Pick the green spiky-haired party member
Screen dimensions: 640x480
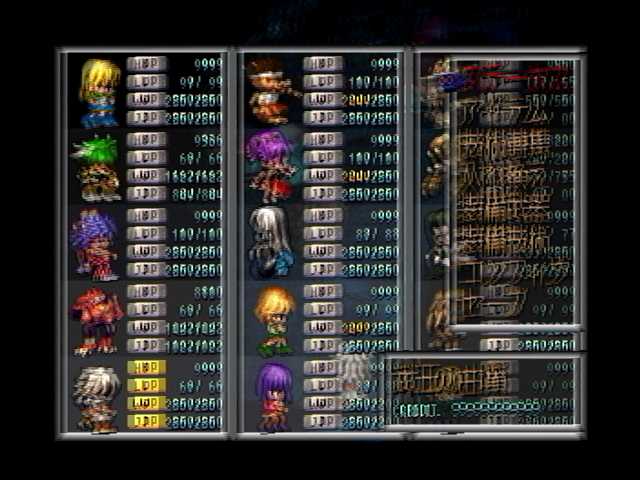coord(98,167)
